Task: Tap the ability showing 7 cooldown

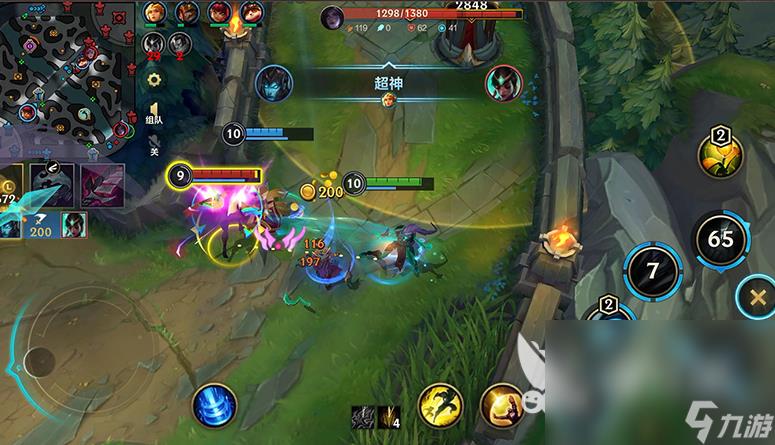Action: pyautogui.click(x=652, y=271)
